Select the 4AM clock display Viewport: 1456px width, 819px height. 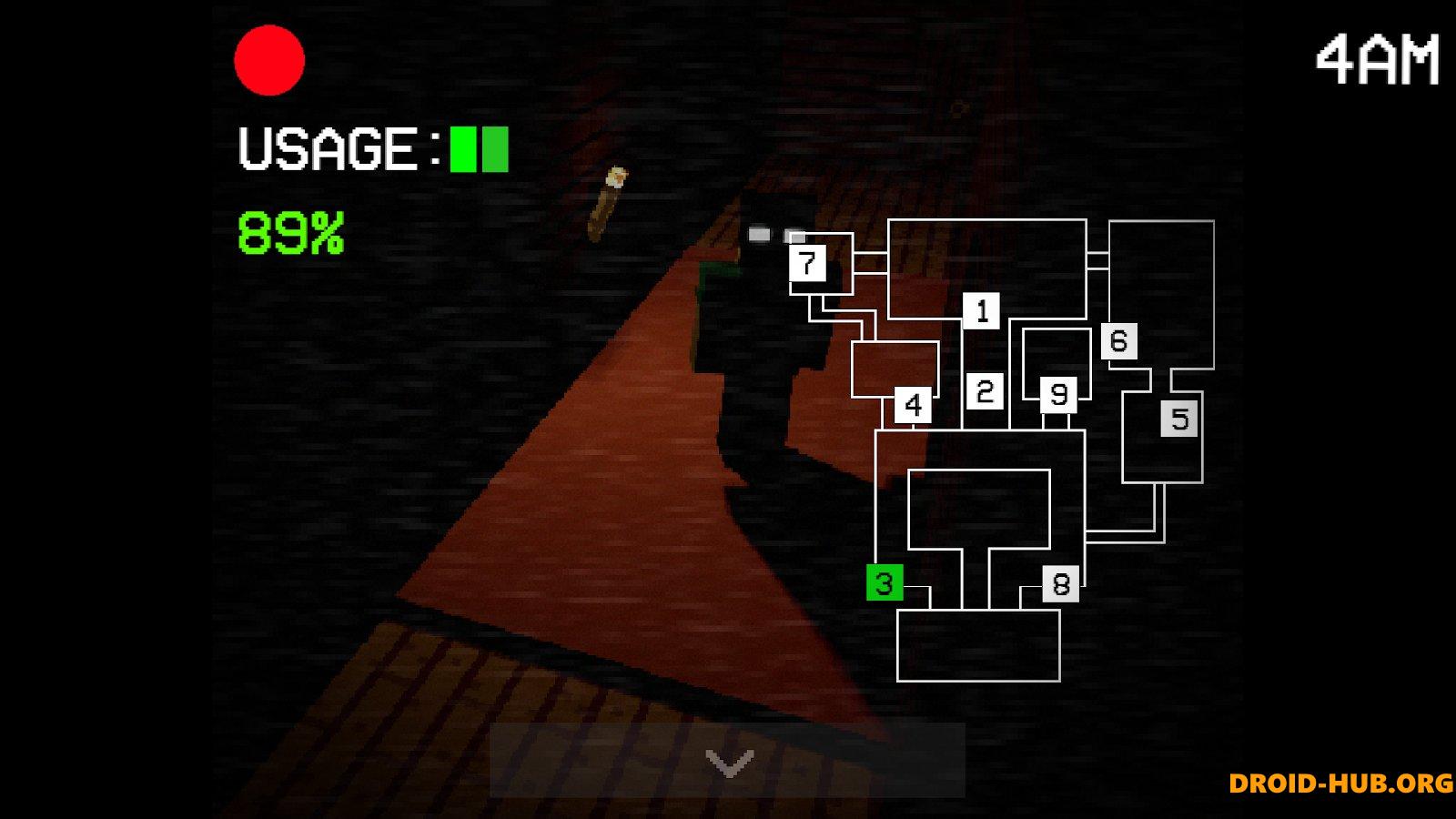pos(1374,59)
